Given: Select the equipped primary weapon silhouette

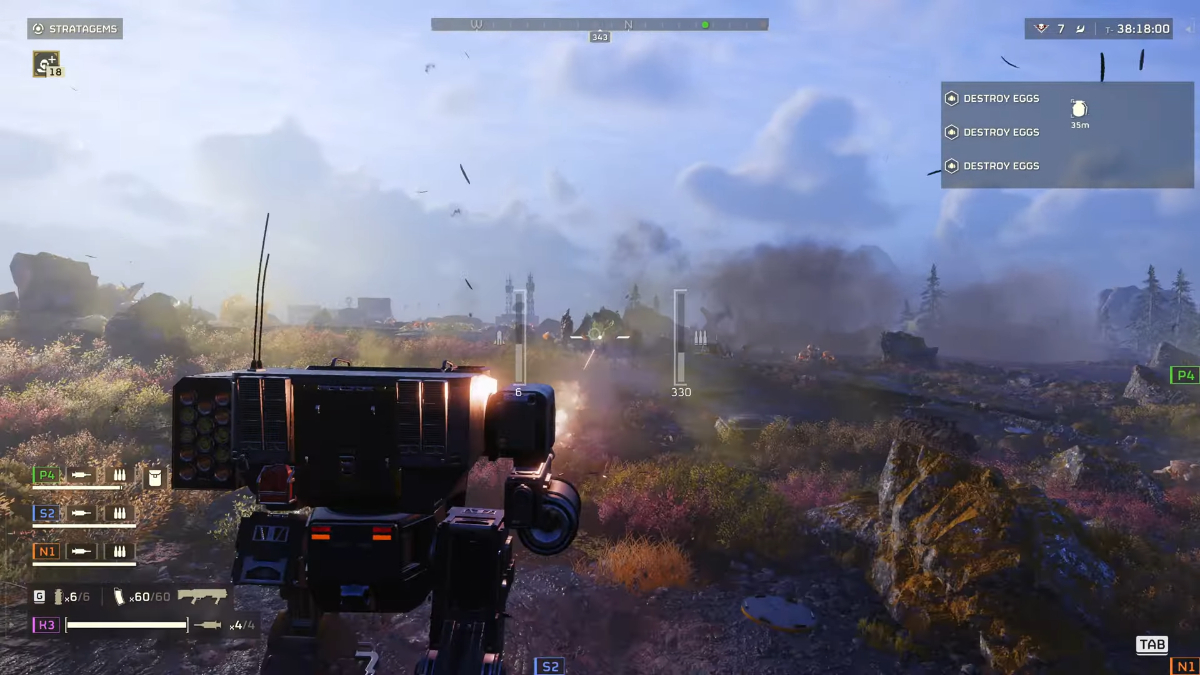Looking at the screenshot, I should (202, 596).
